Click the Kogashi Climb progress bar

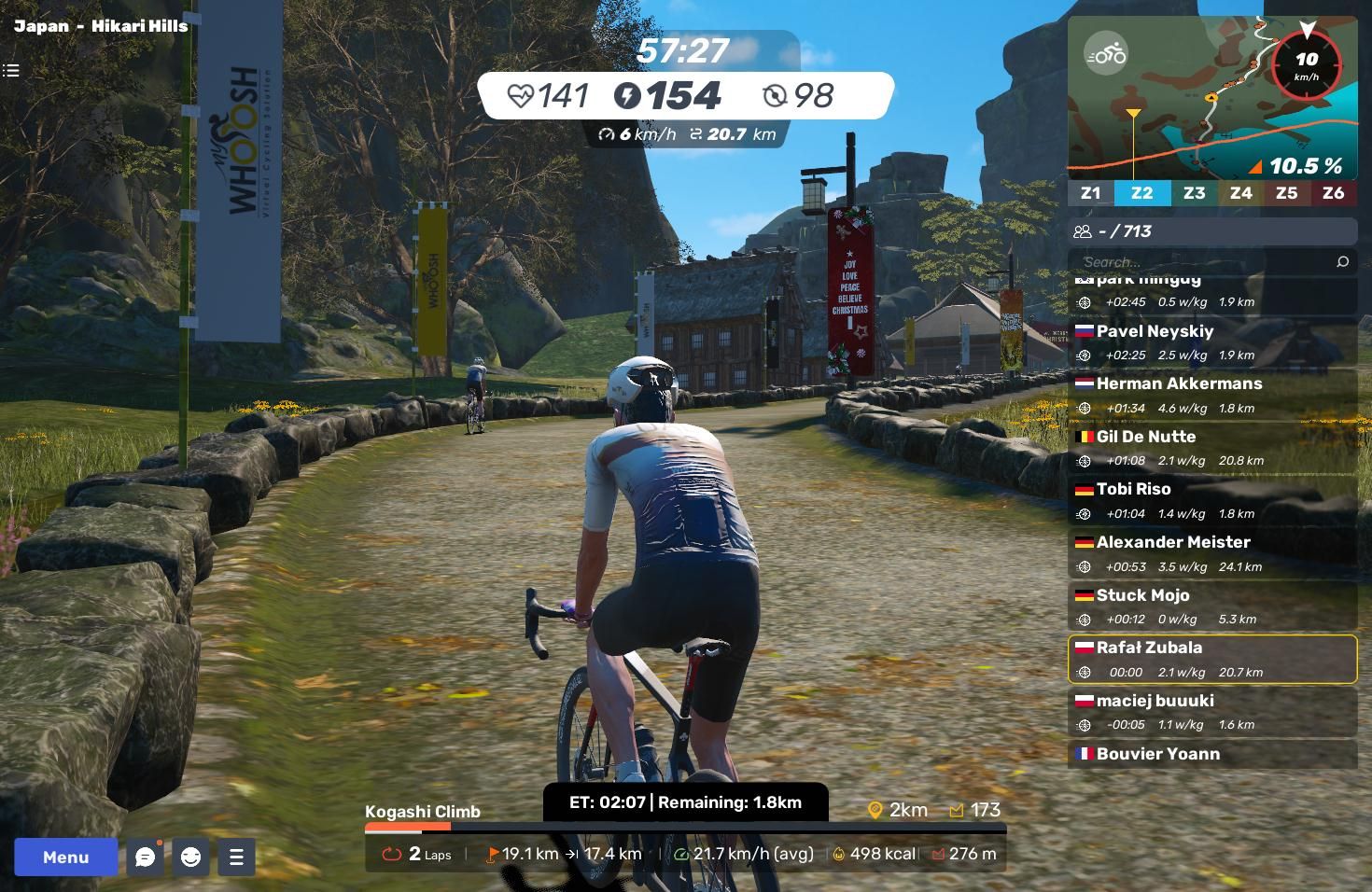tap(685, 827)
